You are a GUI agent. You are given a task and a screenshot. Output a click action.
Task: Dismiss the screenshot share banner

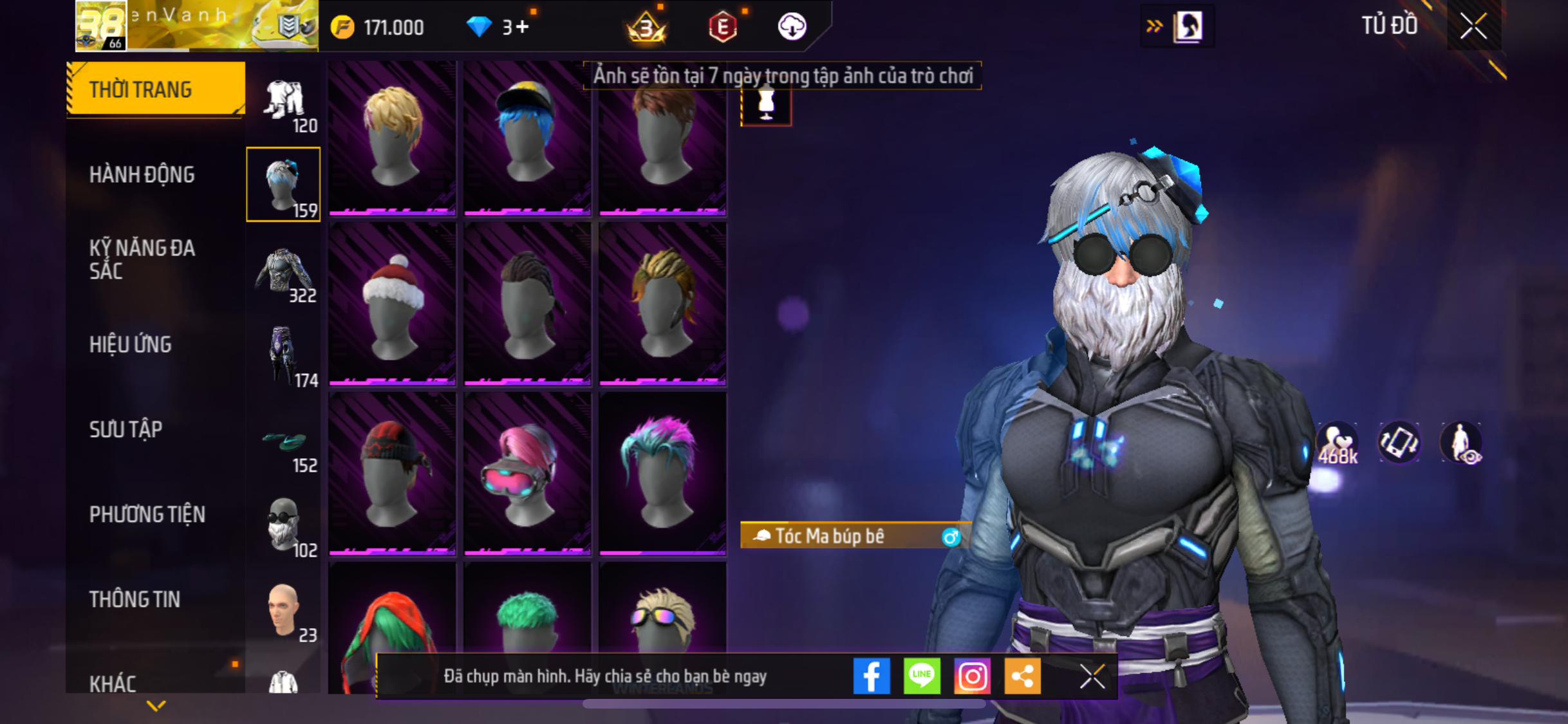pyautogui.click(x=1092, y=676)
